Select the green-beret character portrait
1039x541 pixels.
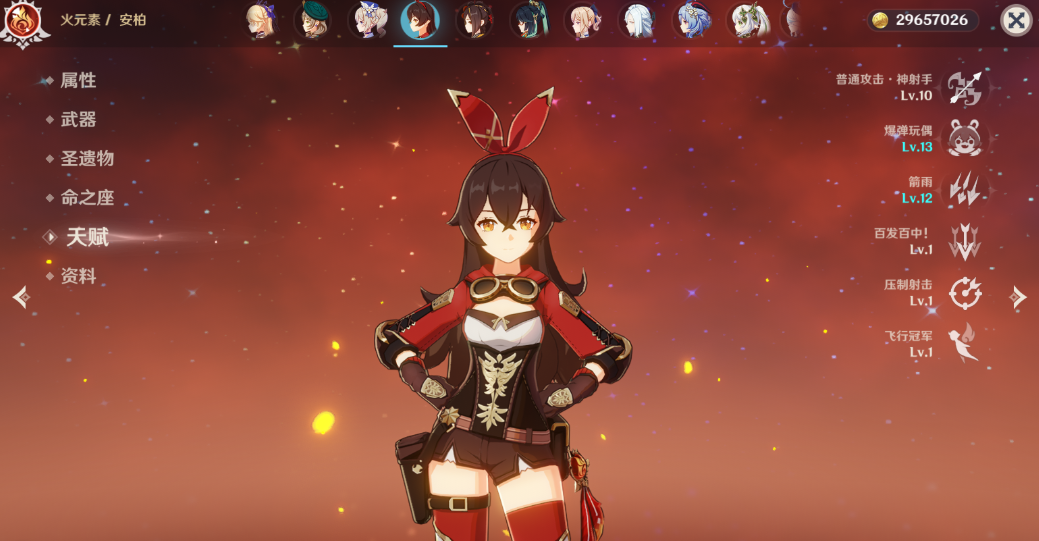click(313, 20)
